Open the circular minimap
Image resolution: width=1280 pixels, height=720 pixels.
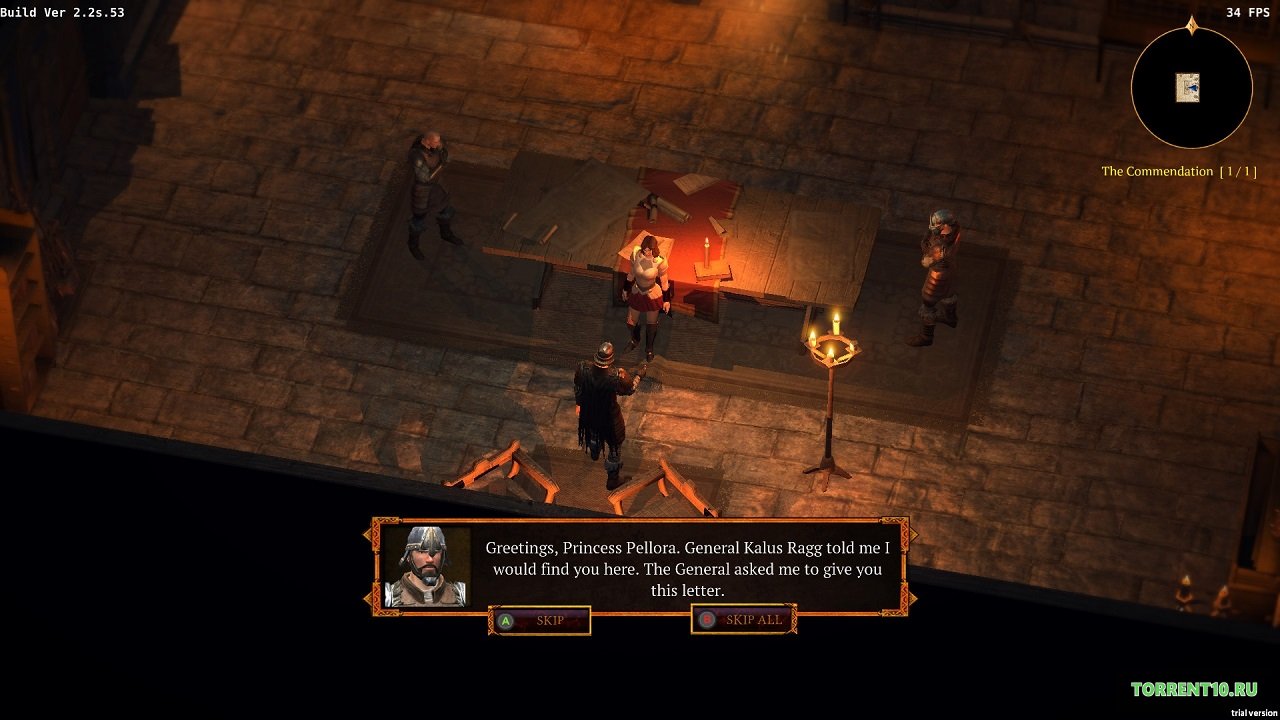tap(1191, 88)
